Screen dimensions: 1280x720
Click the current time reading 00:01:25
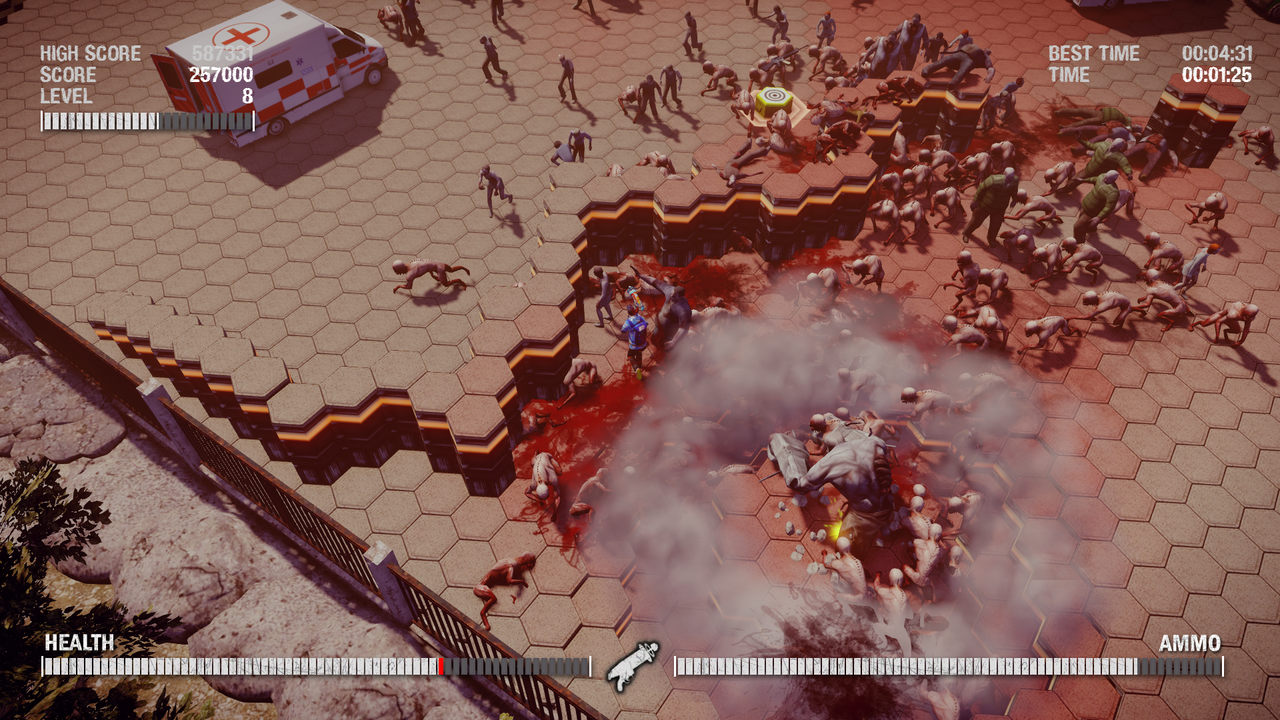(1216, 72)
